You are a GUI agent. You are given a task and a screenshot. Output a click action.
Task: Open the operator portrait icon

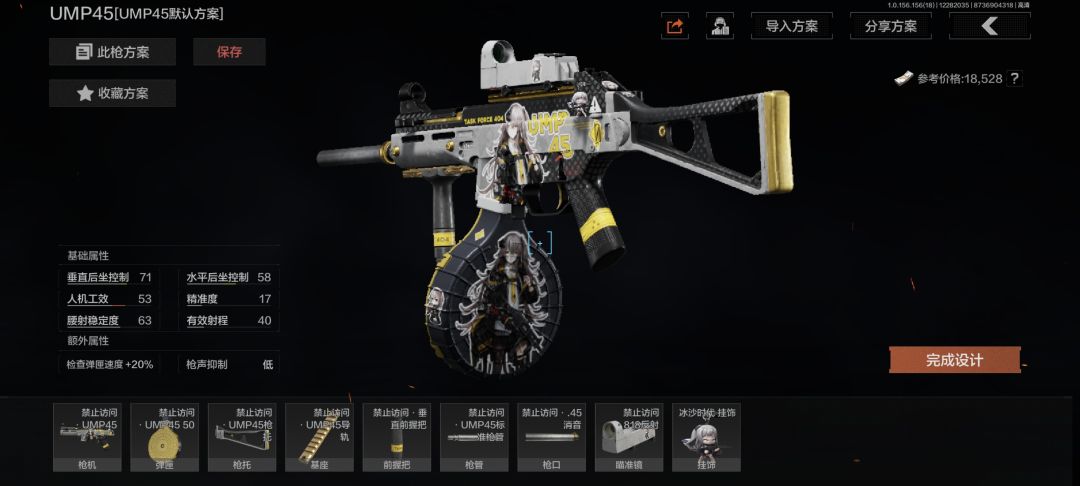tap(720, 26)
